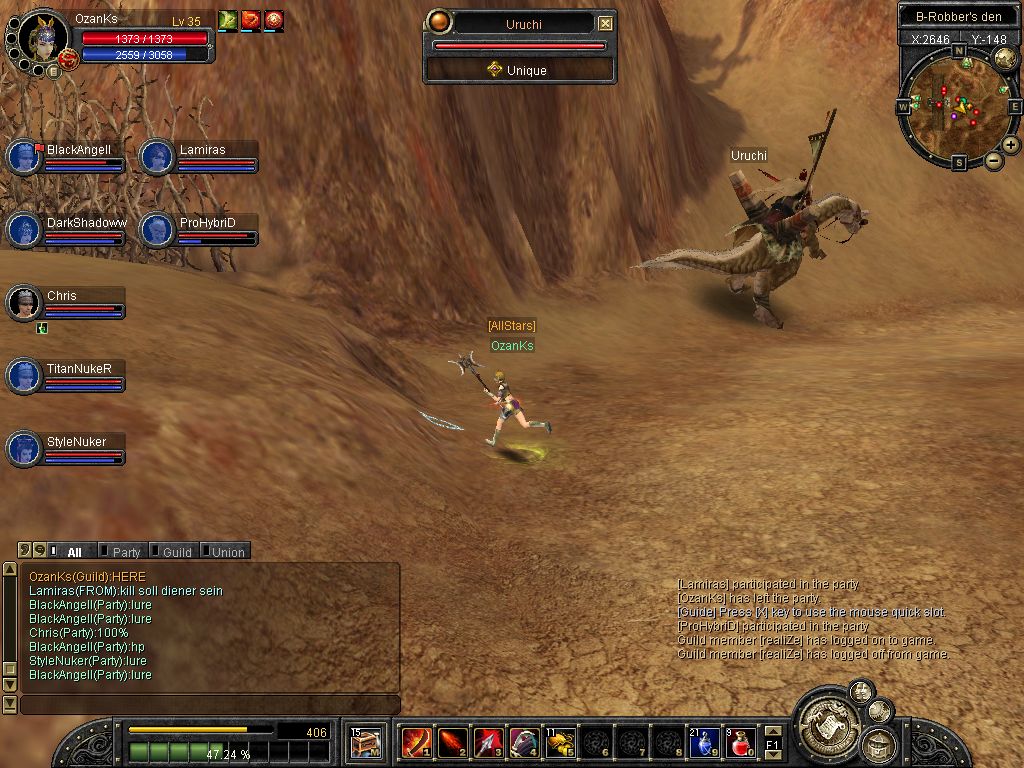1024x768 pixels.
Task: Open the Union chat tab
Action: pyautogui.click(x=225, y=551)
